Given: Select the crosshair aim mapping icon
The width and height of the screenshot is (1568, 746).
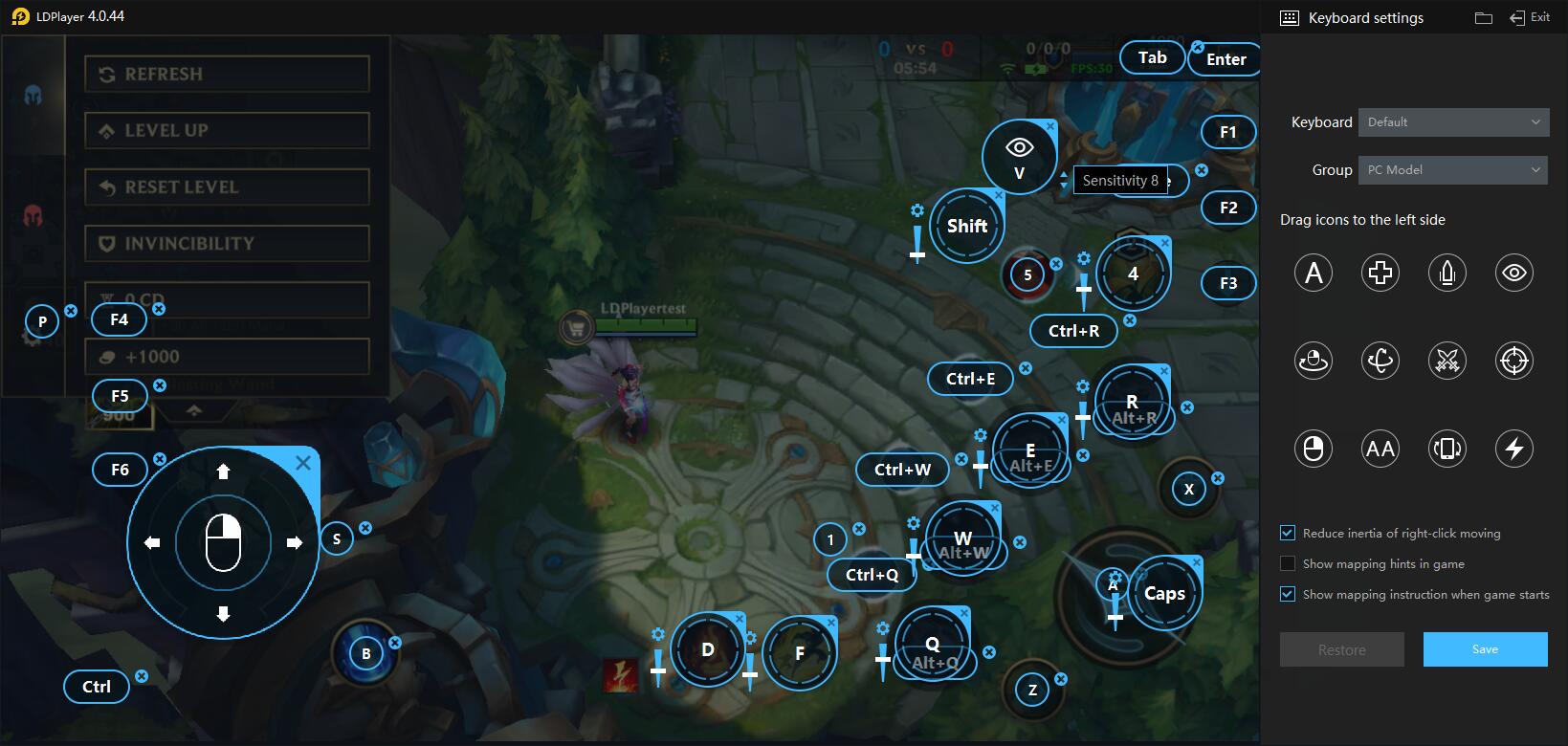Looking at the screenshot, I should coord(1513,361).
